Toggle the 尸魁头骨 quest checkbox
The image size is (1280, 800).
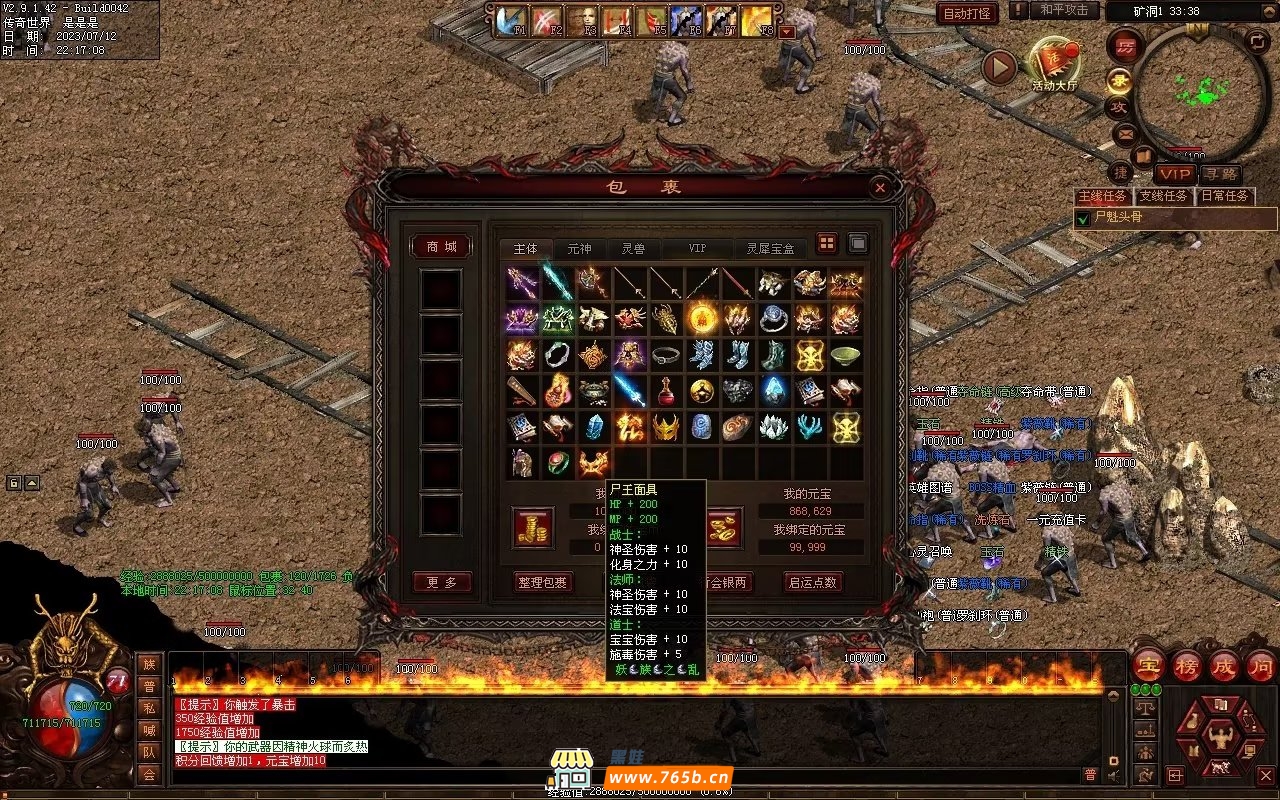[1083, 218]
